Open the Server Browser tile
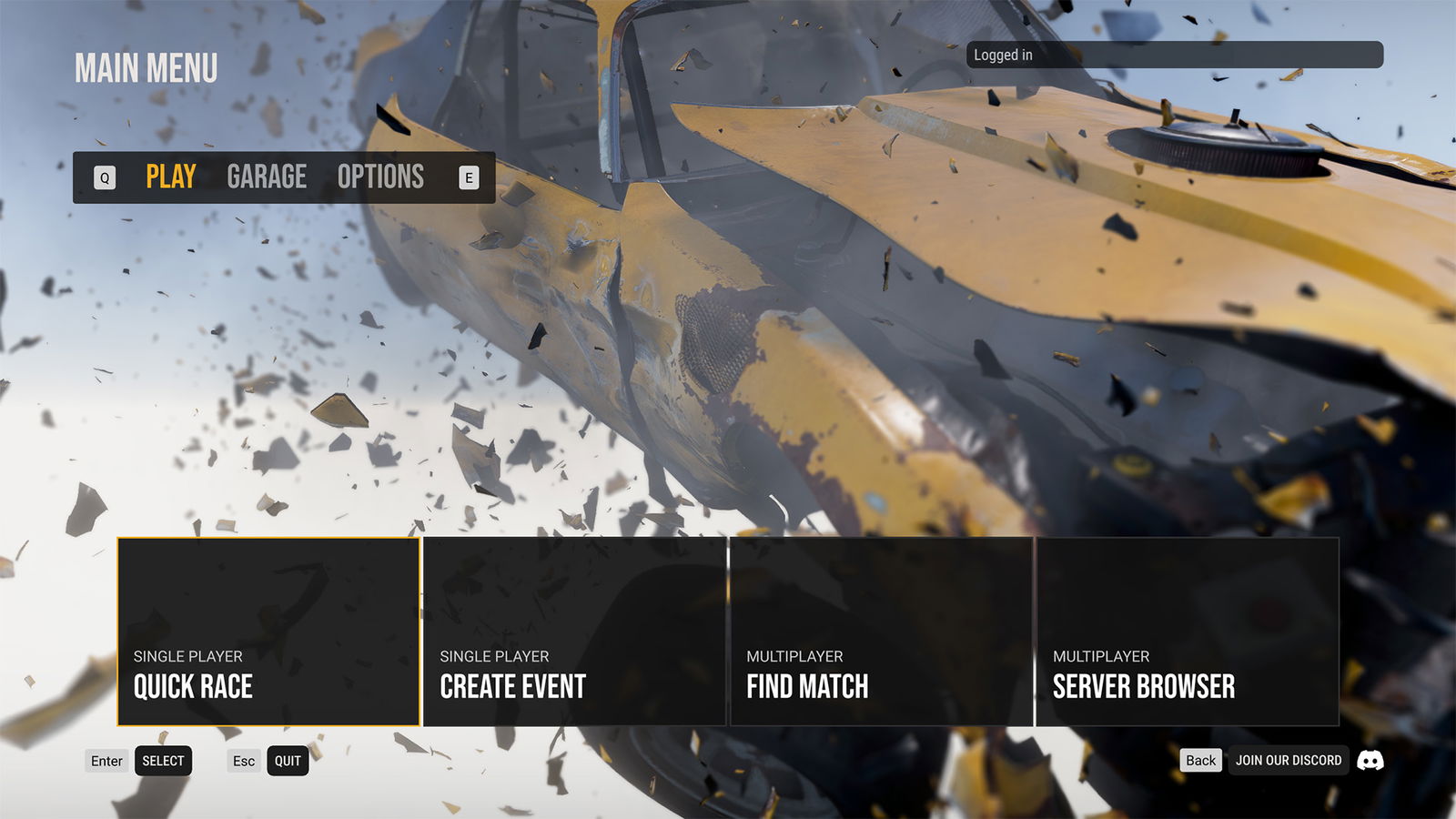Screen dimensions: 1456x819 tap(1188, 632)
